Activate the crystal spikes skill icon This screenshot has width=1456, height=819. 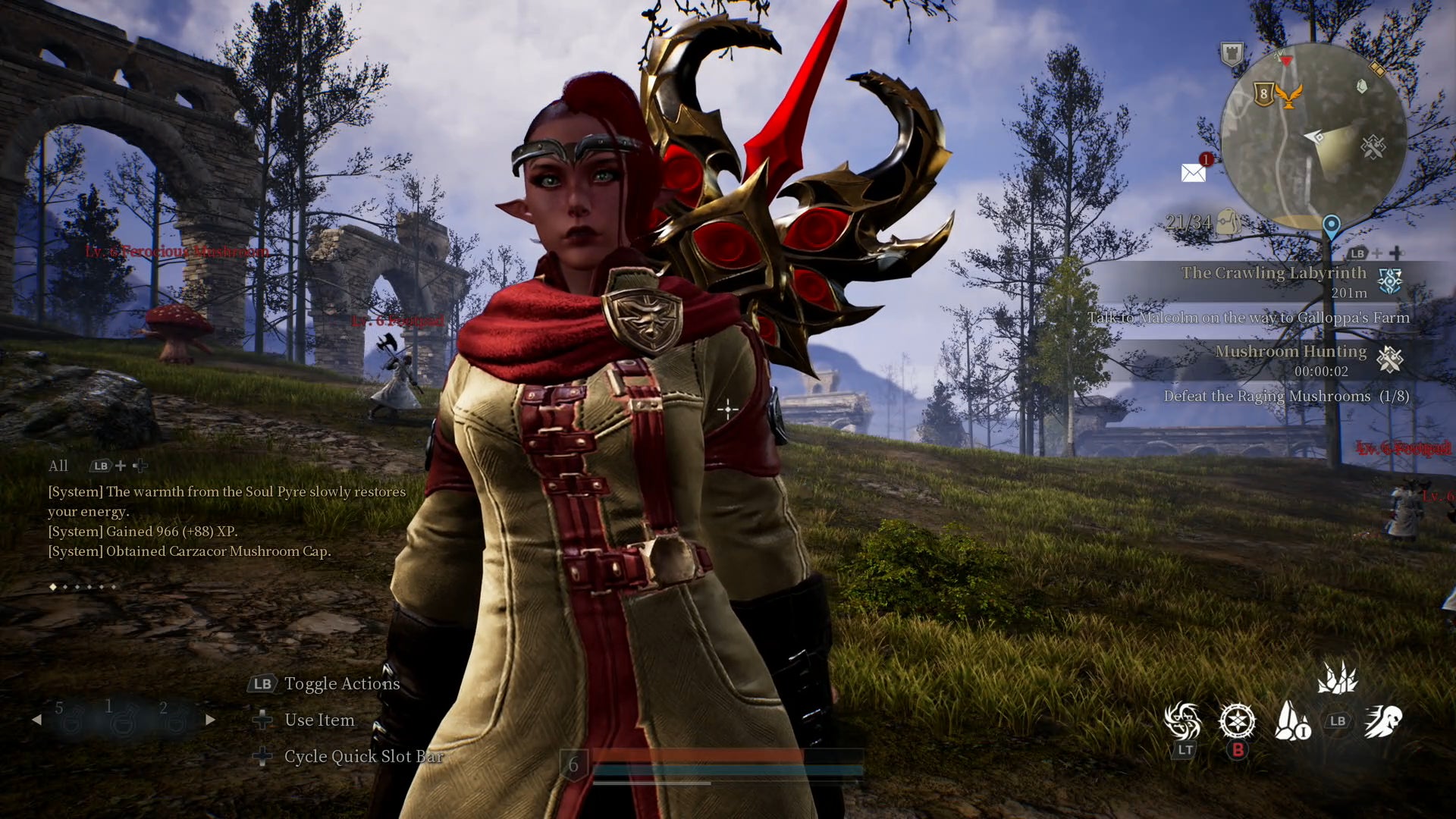click(x=1337, y=677)
